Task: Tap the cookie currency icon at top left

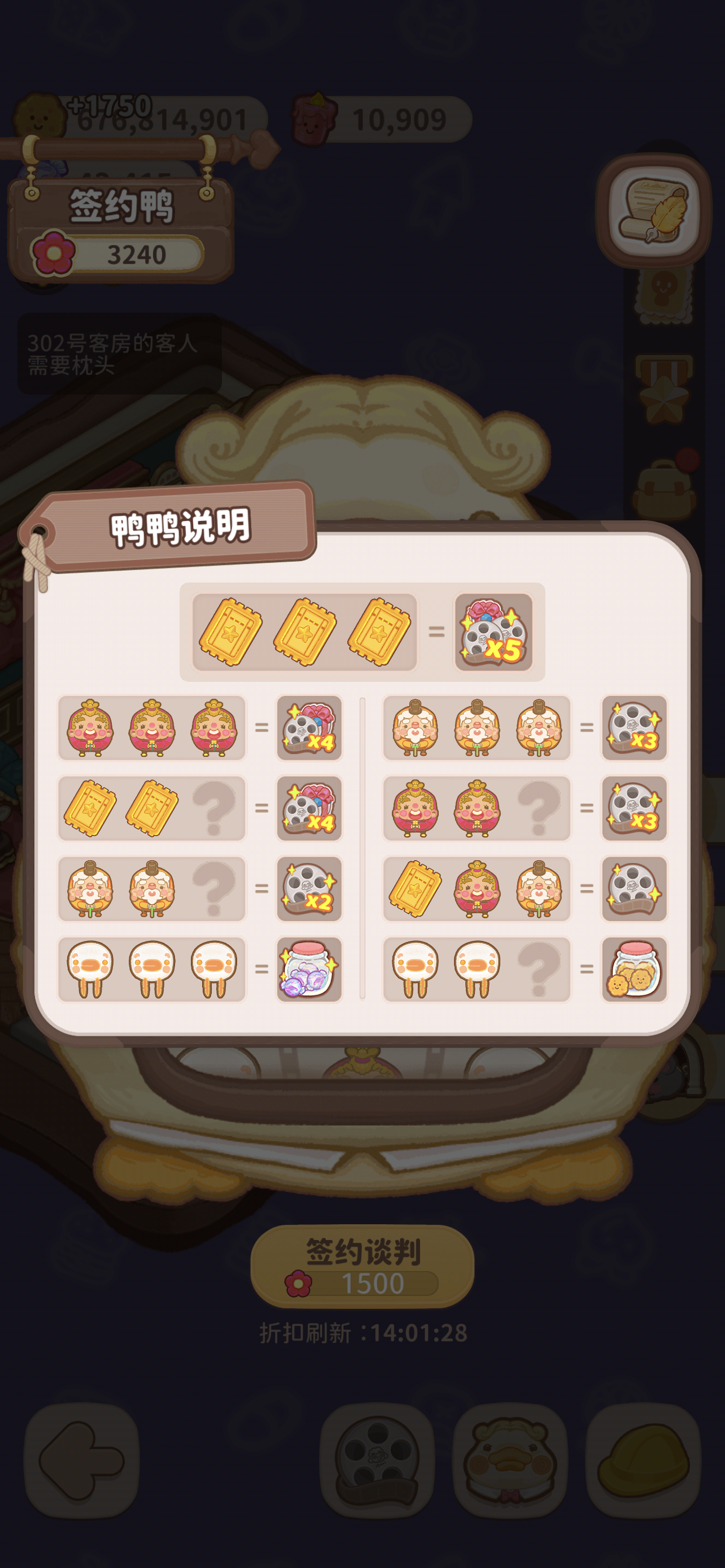Action: 38,119
